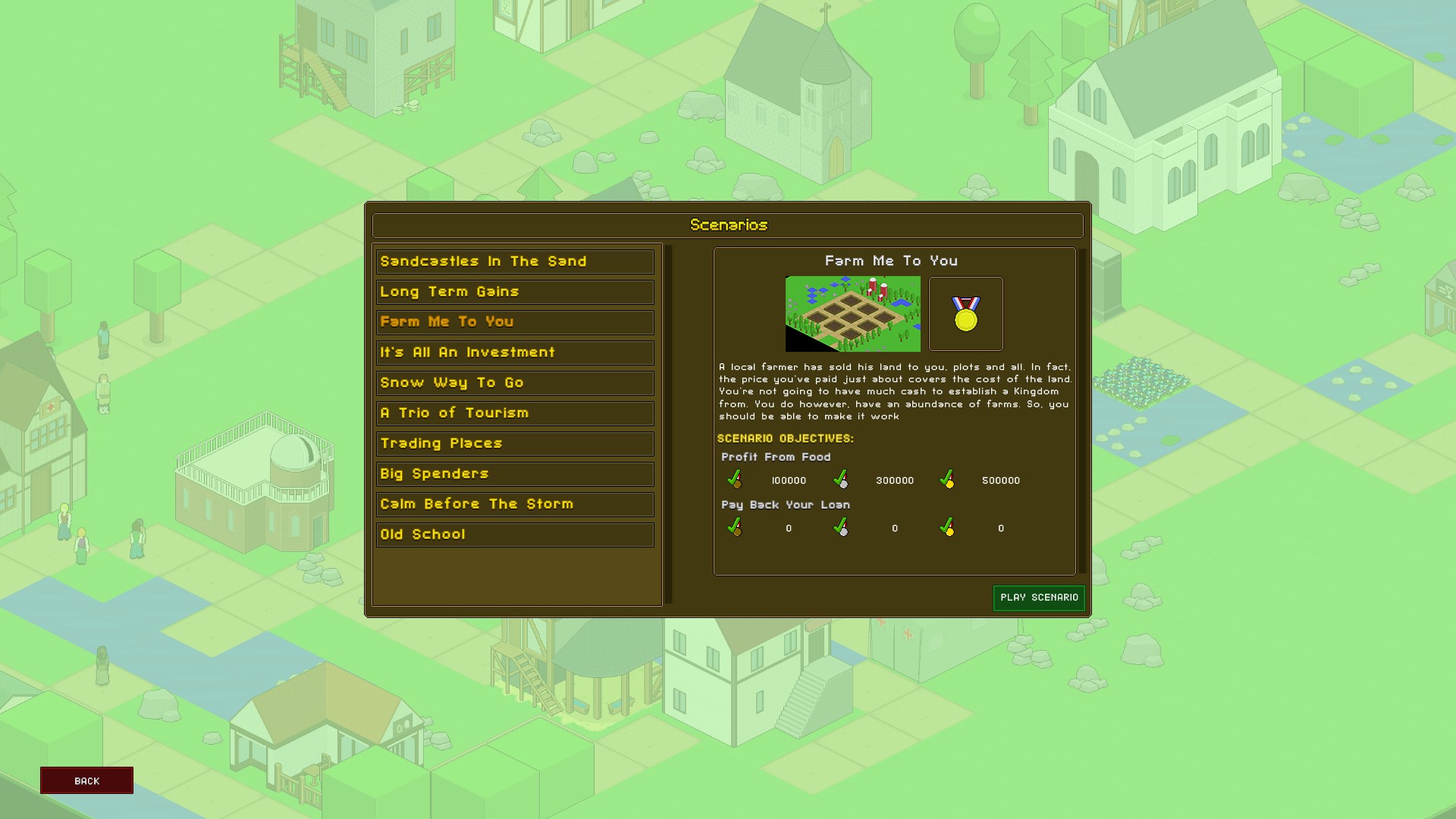This screenshot has width=1456, height=819.
Task: Select Calm Before The Storm
Action: [x=514, y=504]
